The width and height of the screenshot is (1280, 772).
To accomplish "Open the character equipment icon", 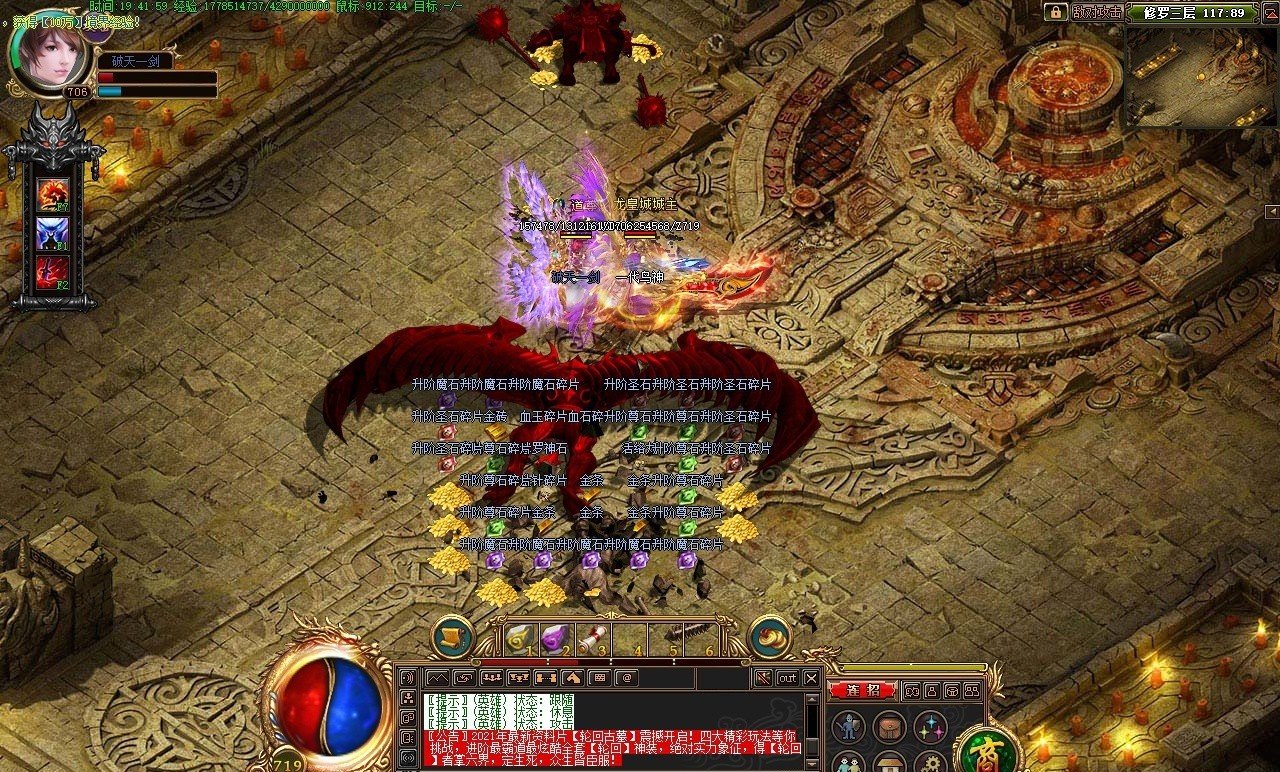I will (x=849, y=727).
